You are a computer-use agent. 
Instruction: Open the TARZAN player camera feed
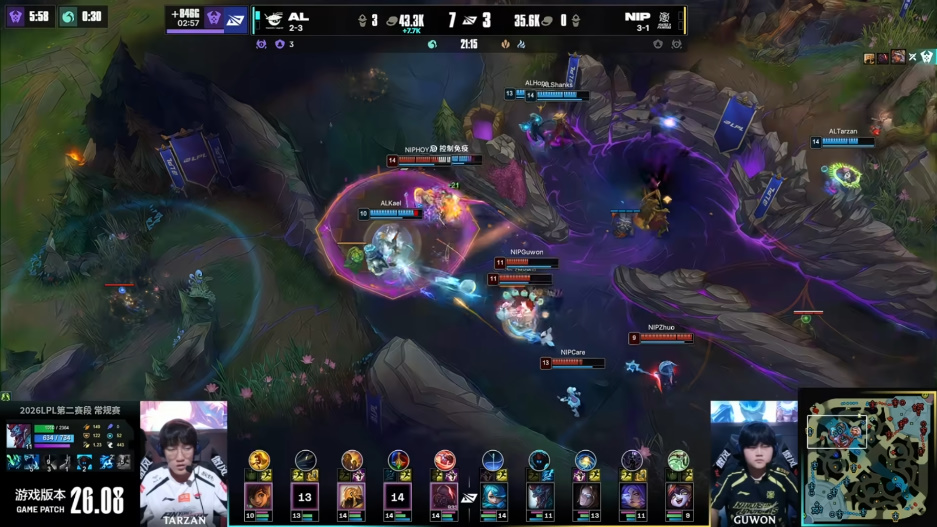tap(184, 458)
